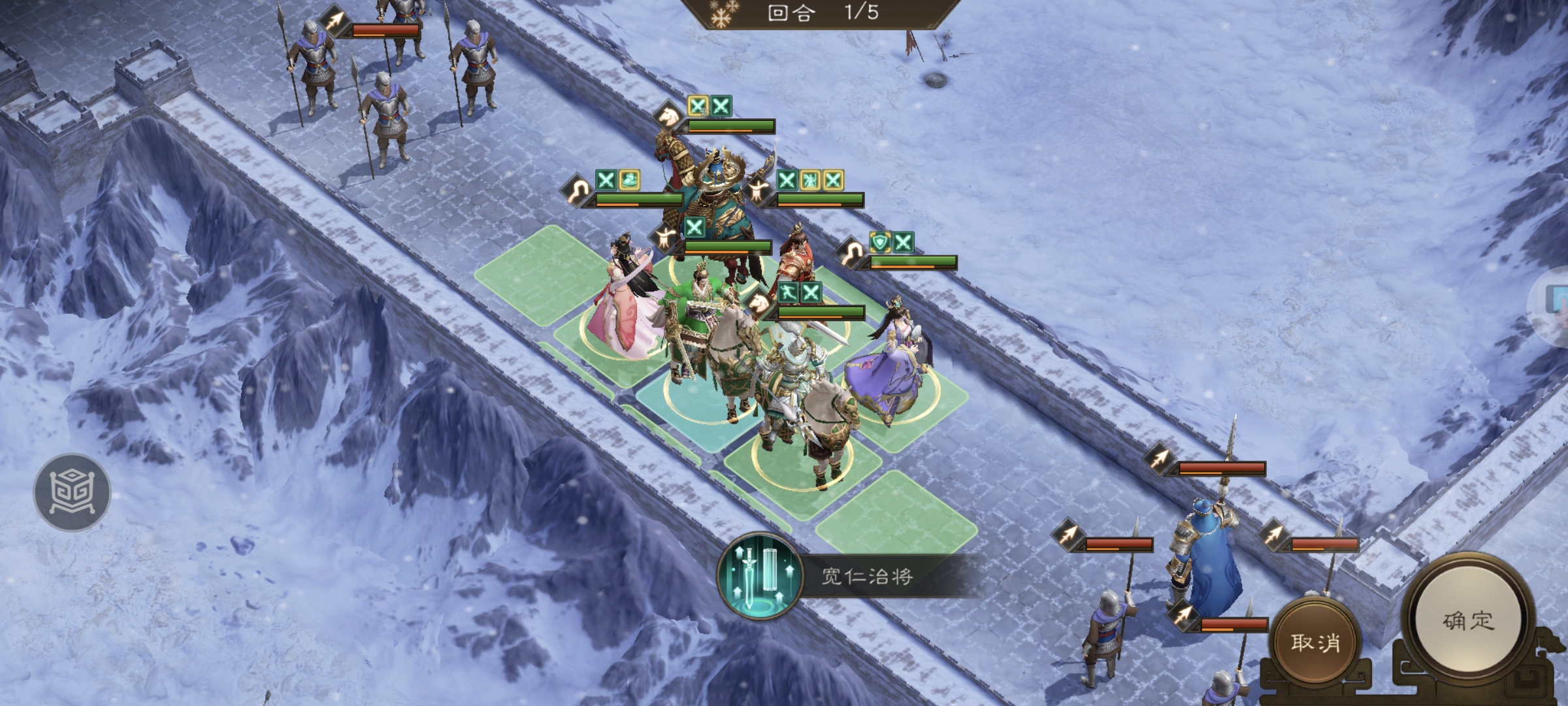This screenshot has width=1568, height=706.
Task: Open the small blue panel tab on the right edge
Action: click(1561, 299)
